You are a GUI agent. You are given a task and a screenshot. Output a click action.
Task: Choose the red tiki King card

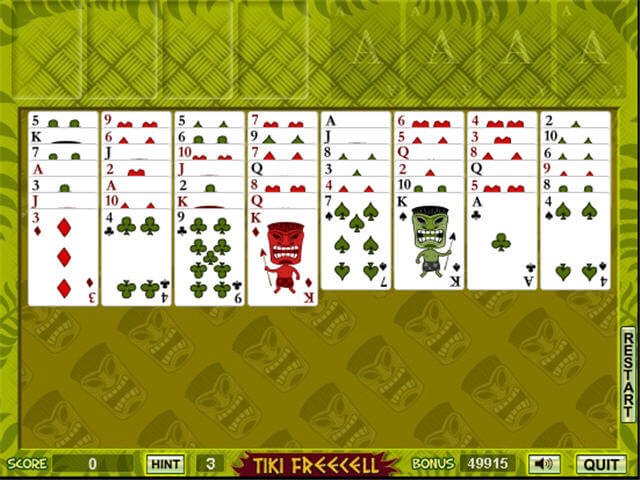[283, 256]
